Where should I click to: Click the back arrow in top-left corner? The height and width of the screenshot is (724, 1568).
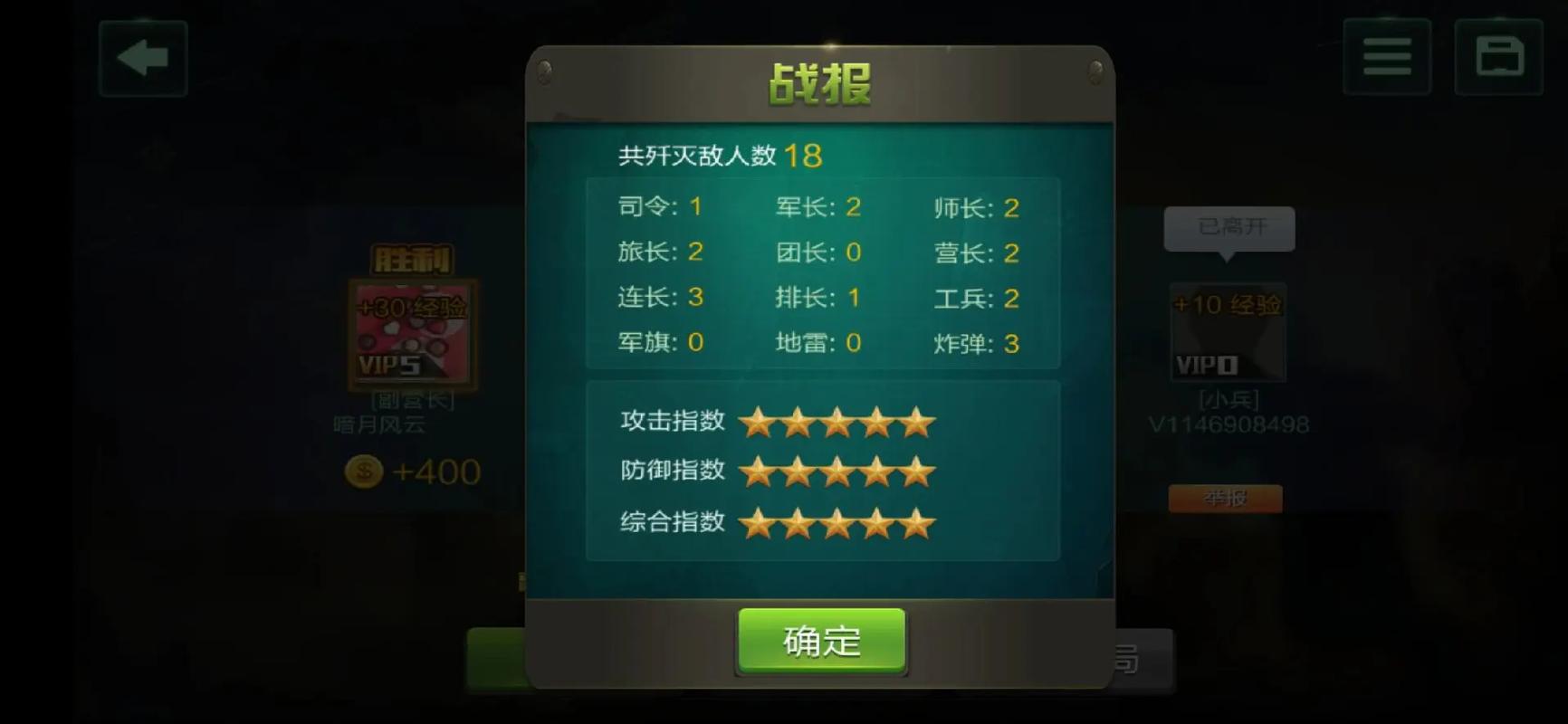click(x=142, y=57)
